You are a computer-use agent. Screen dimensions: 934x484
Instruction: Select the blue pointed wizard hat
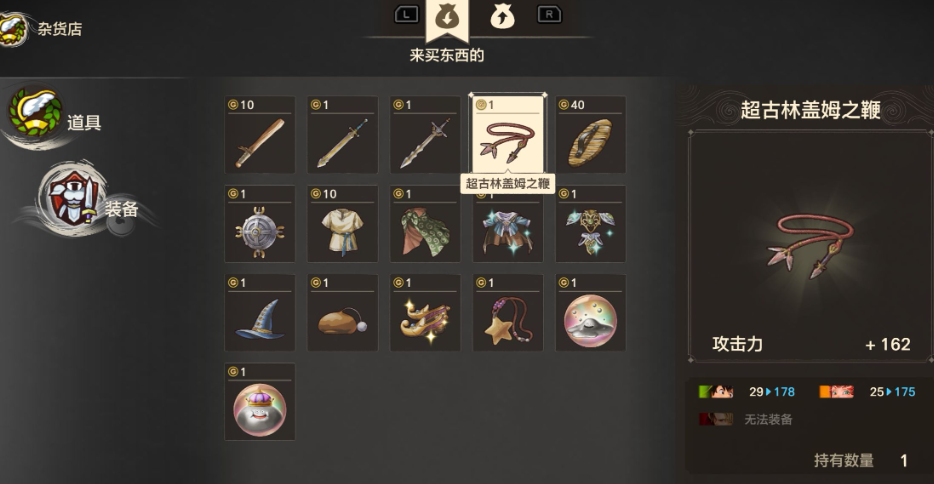pyautogui.click(x=260, y=315)
